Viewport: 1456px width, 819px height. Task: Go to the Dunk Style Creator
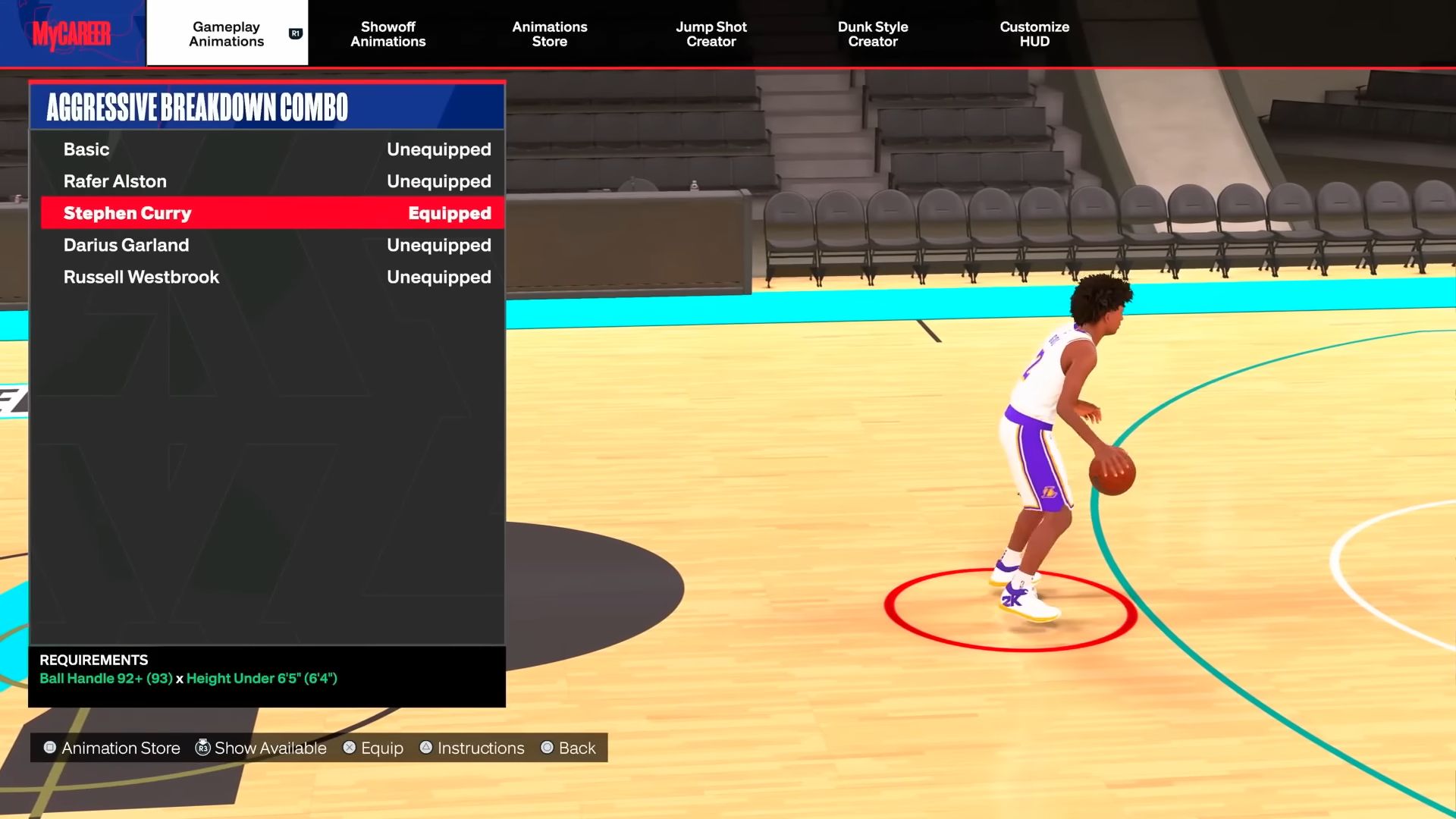[x=873, y=34]
